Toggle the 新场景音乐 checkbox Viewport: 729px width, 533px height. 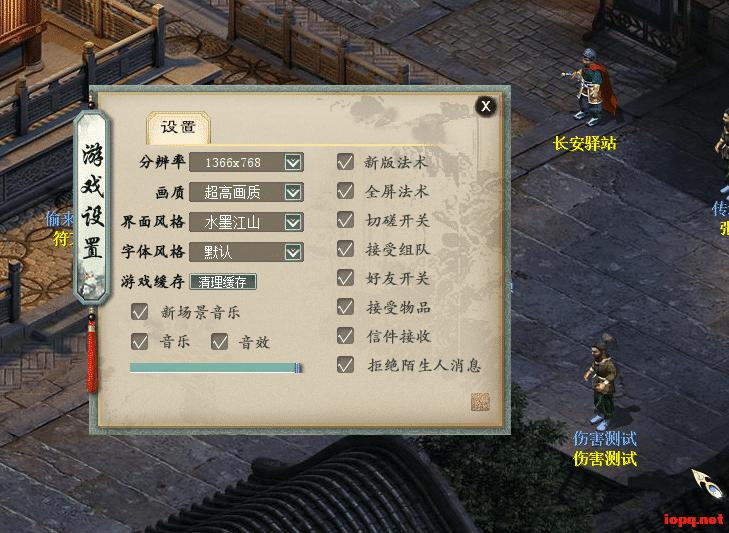tap(140, 312)
